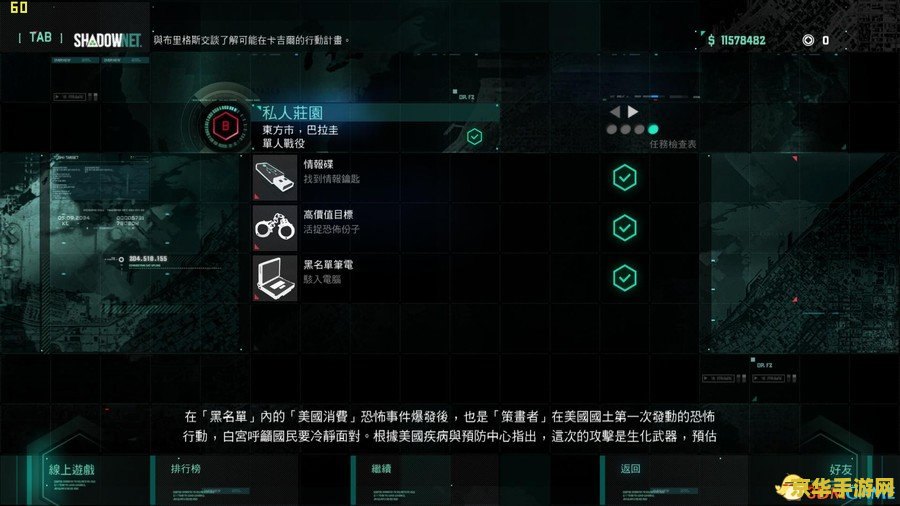
Task: Click the left arrow above the page dots
Action: click(615, 112)
